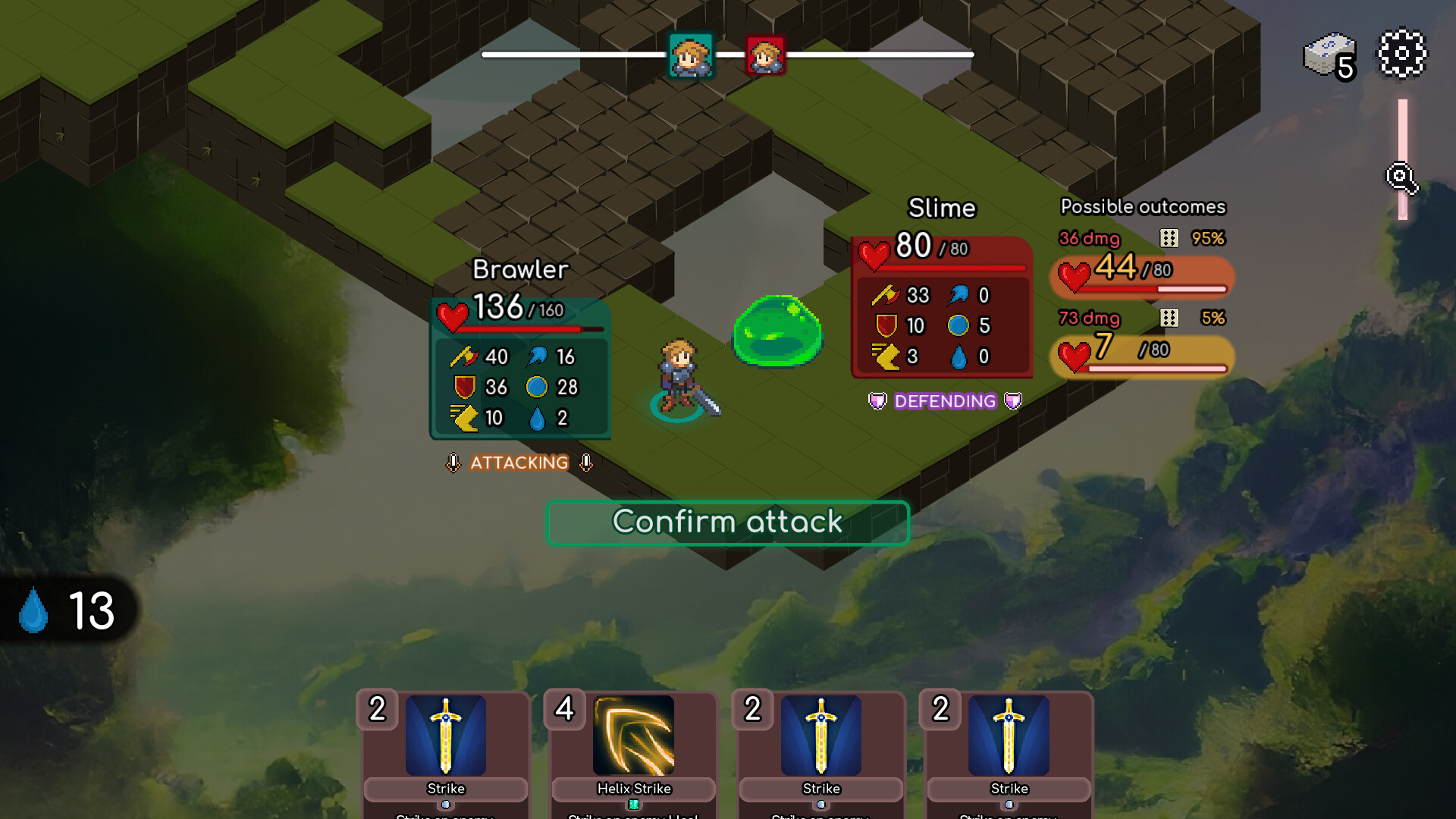Click the shield defense icon in Slime's stat panel

[x=885, y=326]
